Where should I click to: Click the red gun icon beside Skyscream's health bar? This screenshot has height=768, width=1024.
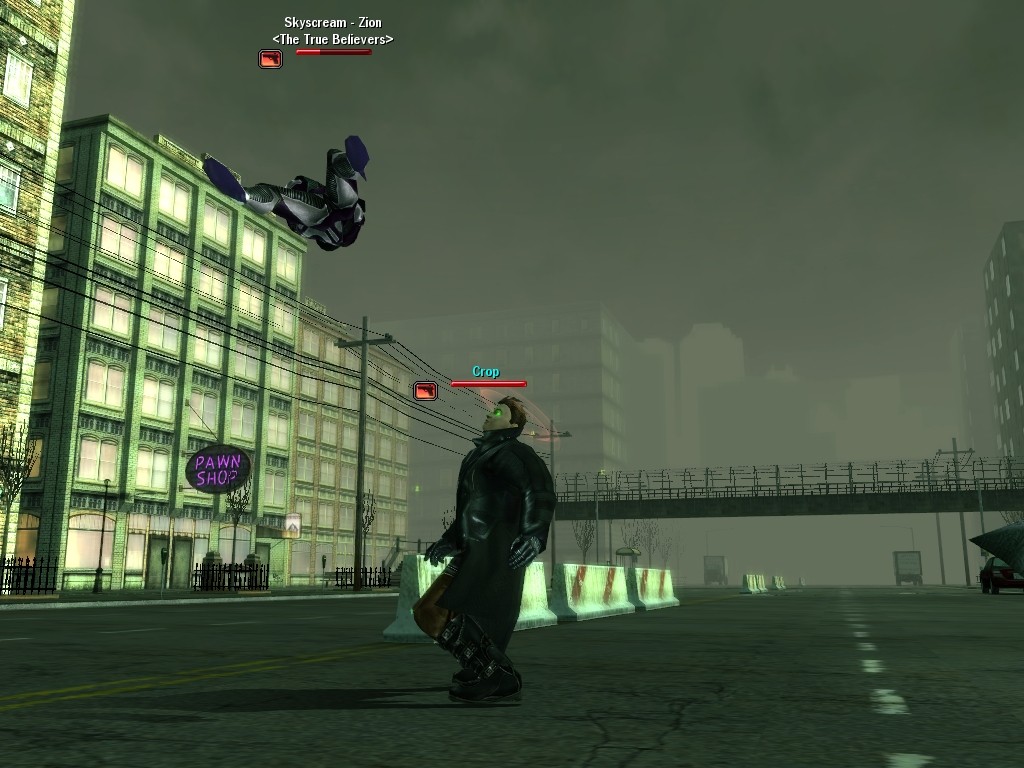point(270,59)
